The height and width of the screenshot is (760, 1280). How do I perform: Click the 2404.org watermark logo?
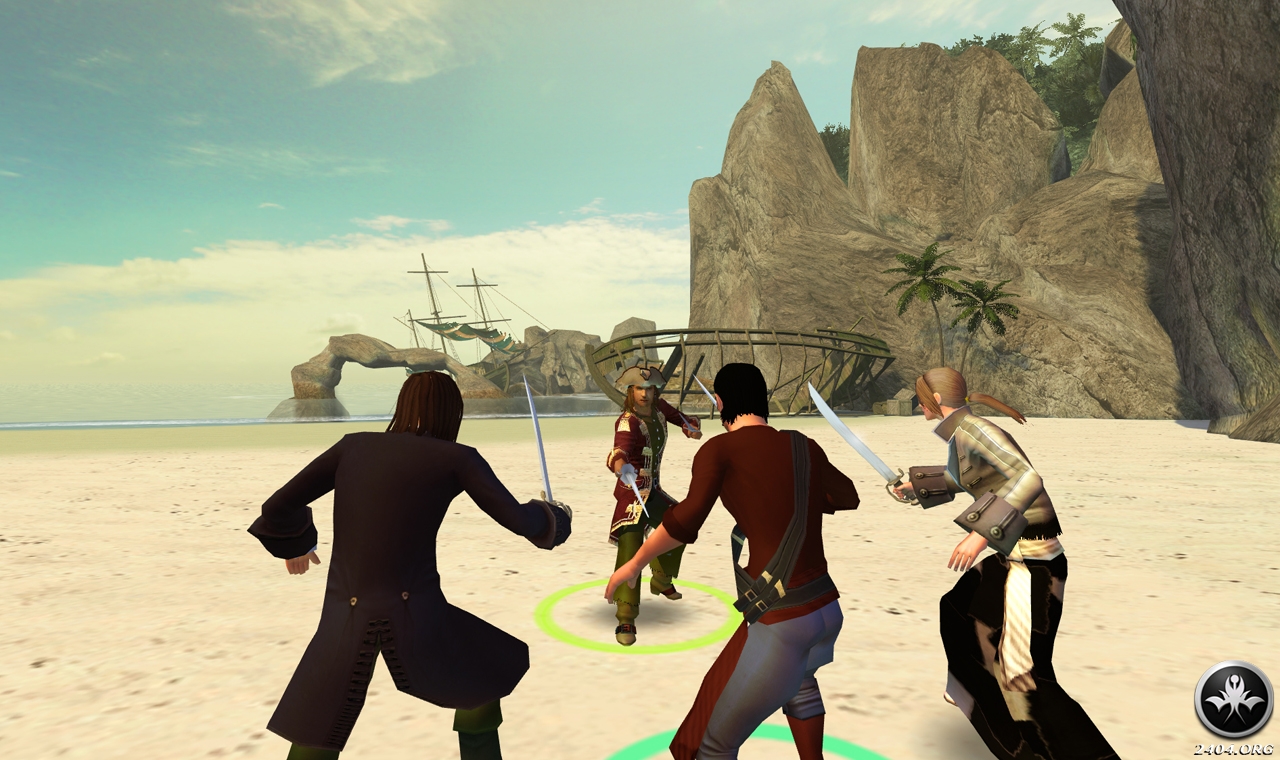coord(1233,700)
